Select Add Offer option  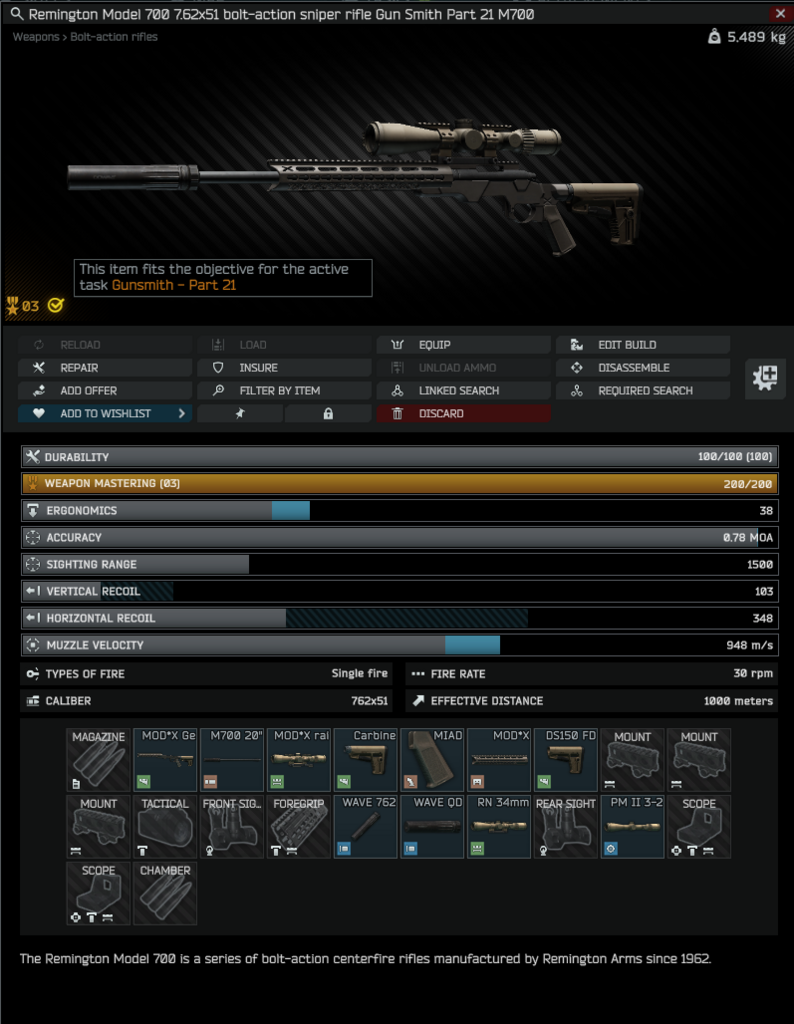tap(105, 390)
